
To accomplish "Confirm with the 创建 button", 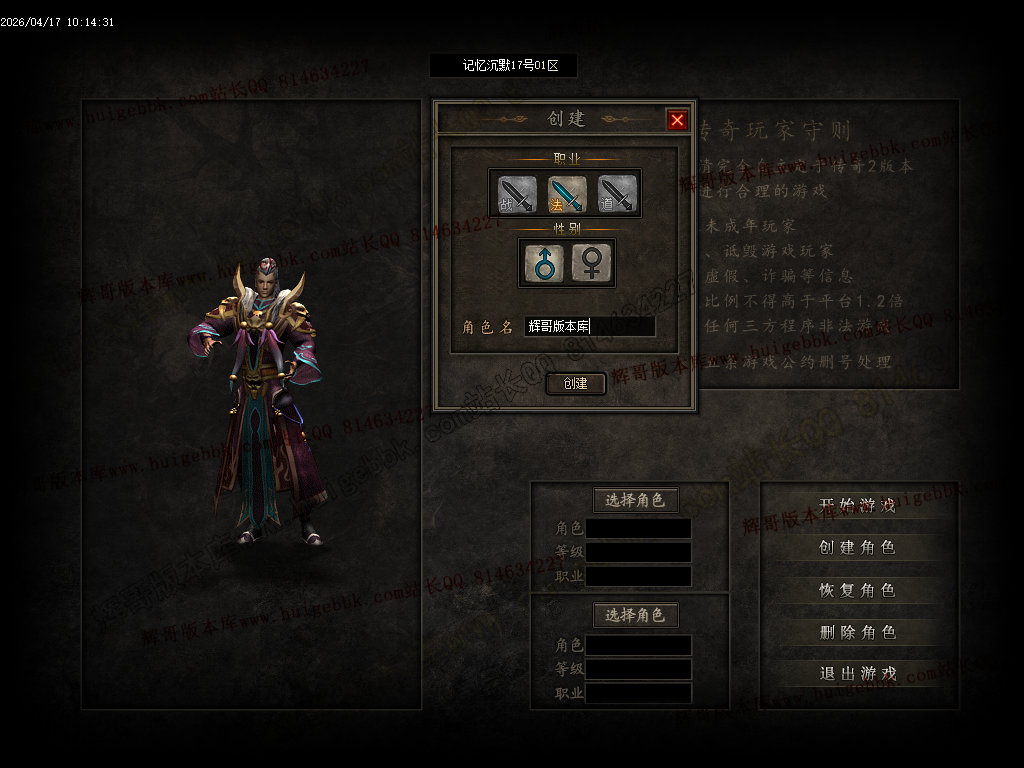I will (575, 383).
